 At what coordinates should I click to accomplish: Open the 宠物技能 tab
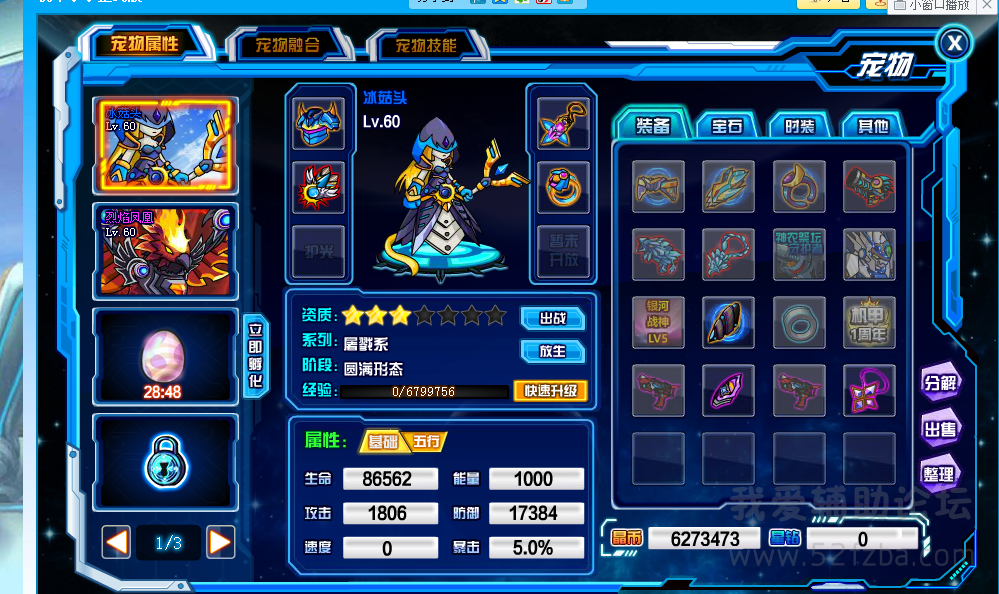426,45
